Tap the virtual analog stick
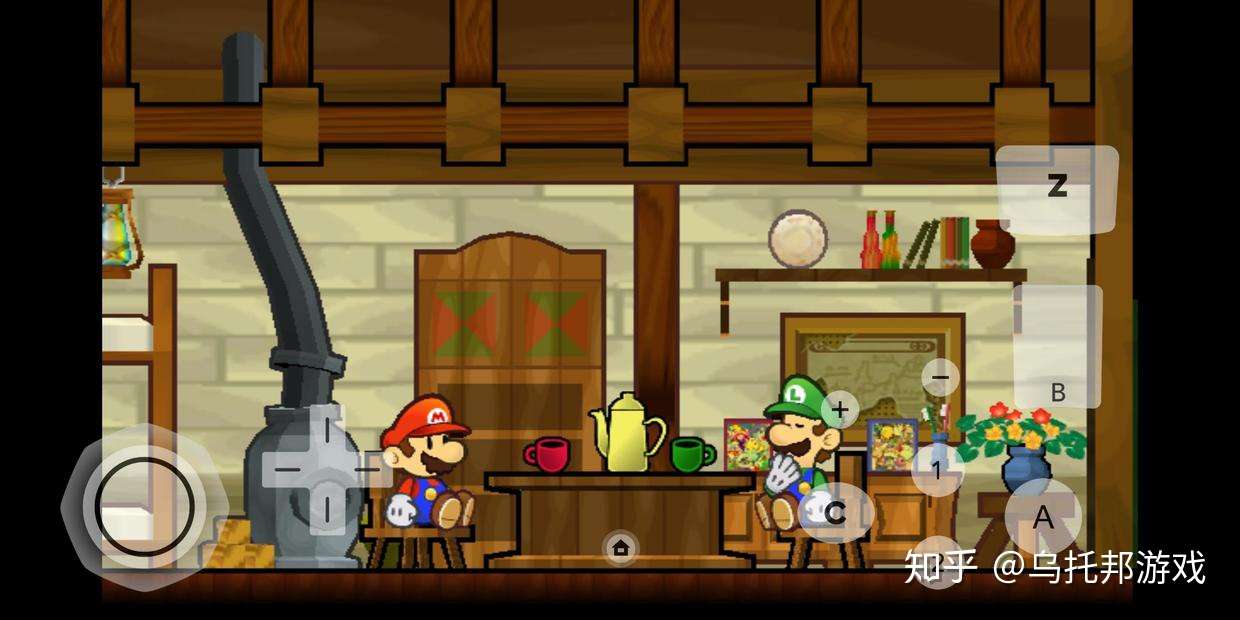Screen dimensions: 1240x620 coord(145,507)
